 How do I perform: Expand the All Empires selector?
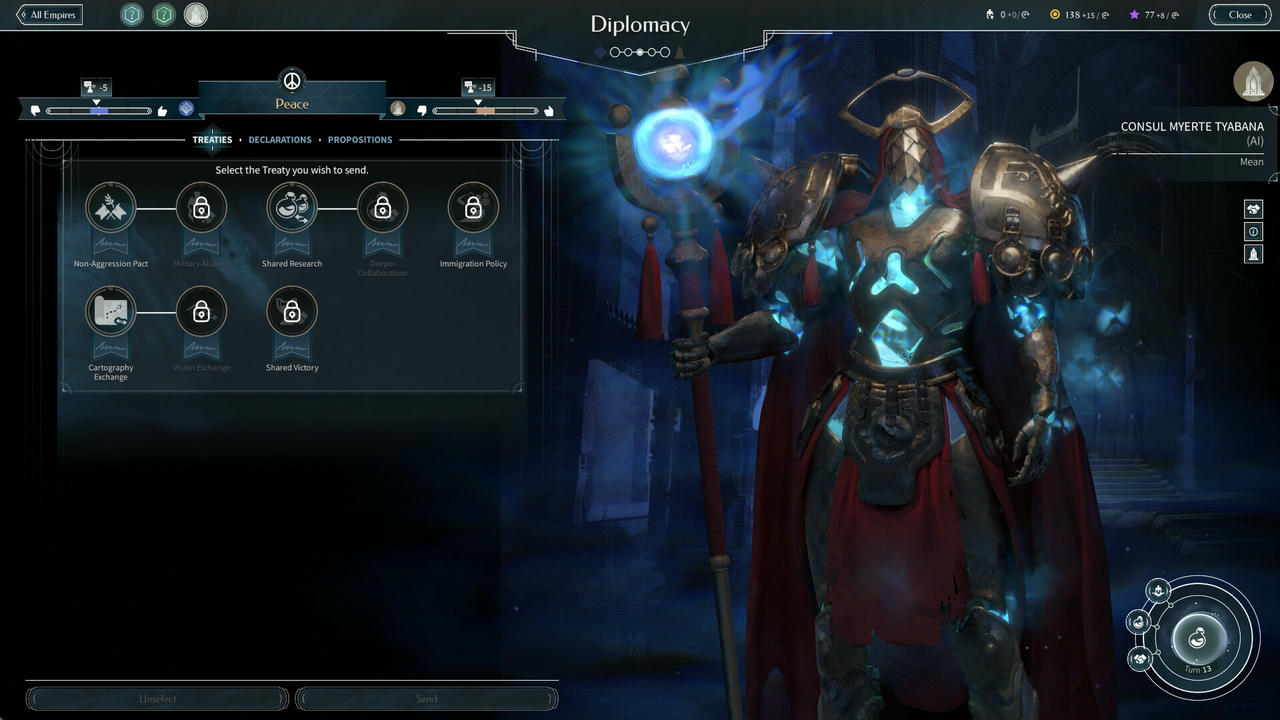tap(48, 14)
